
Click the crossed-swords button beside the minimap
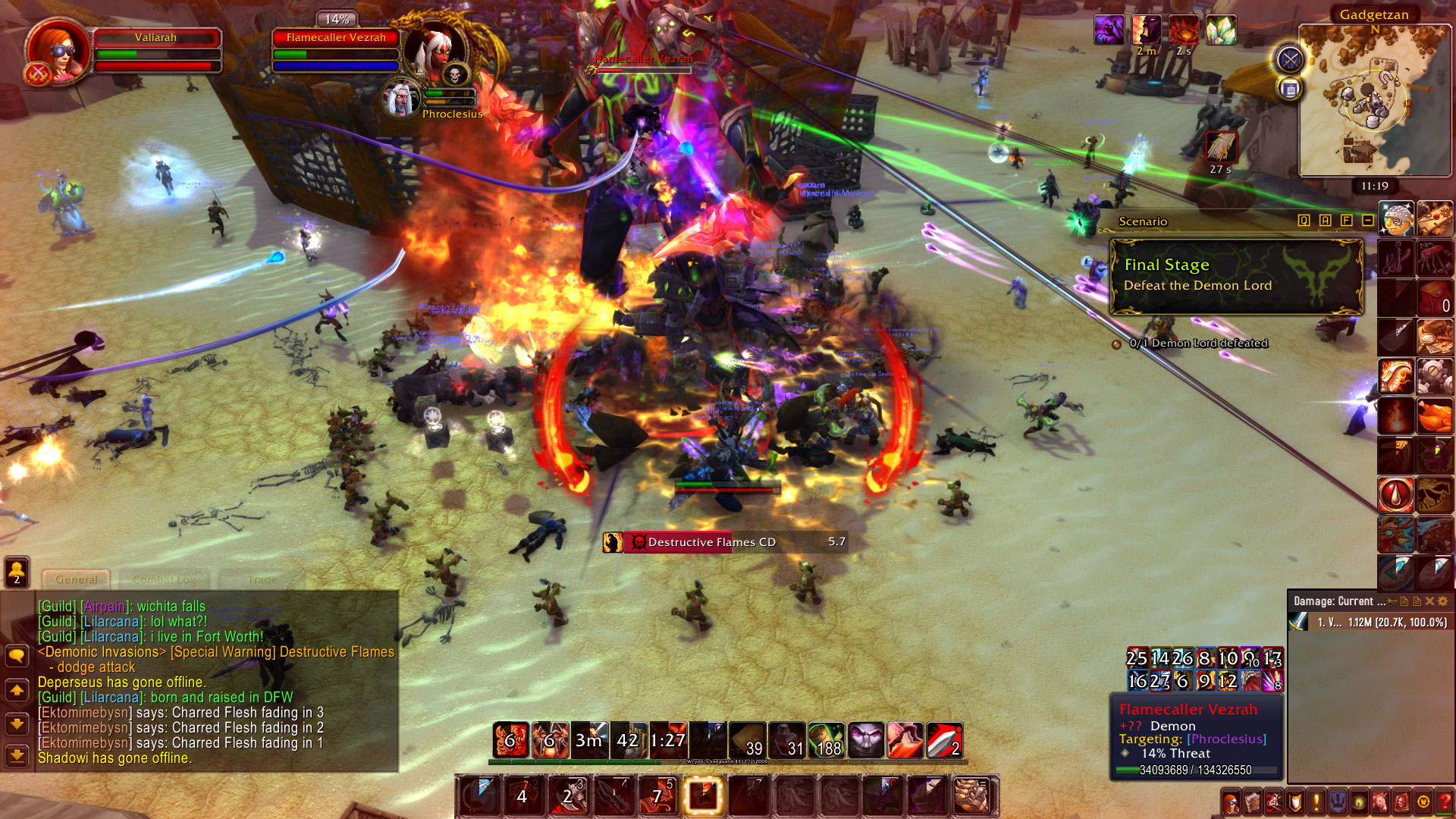[1289, 59]
